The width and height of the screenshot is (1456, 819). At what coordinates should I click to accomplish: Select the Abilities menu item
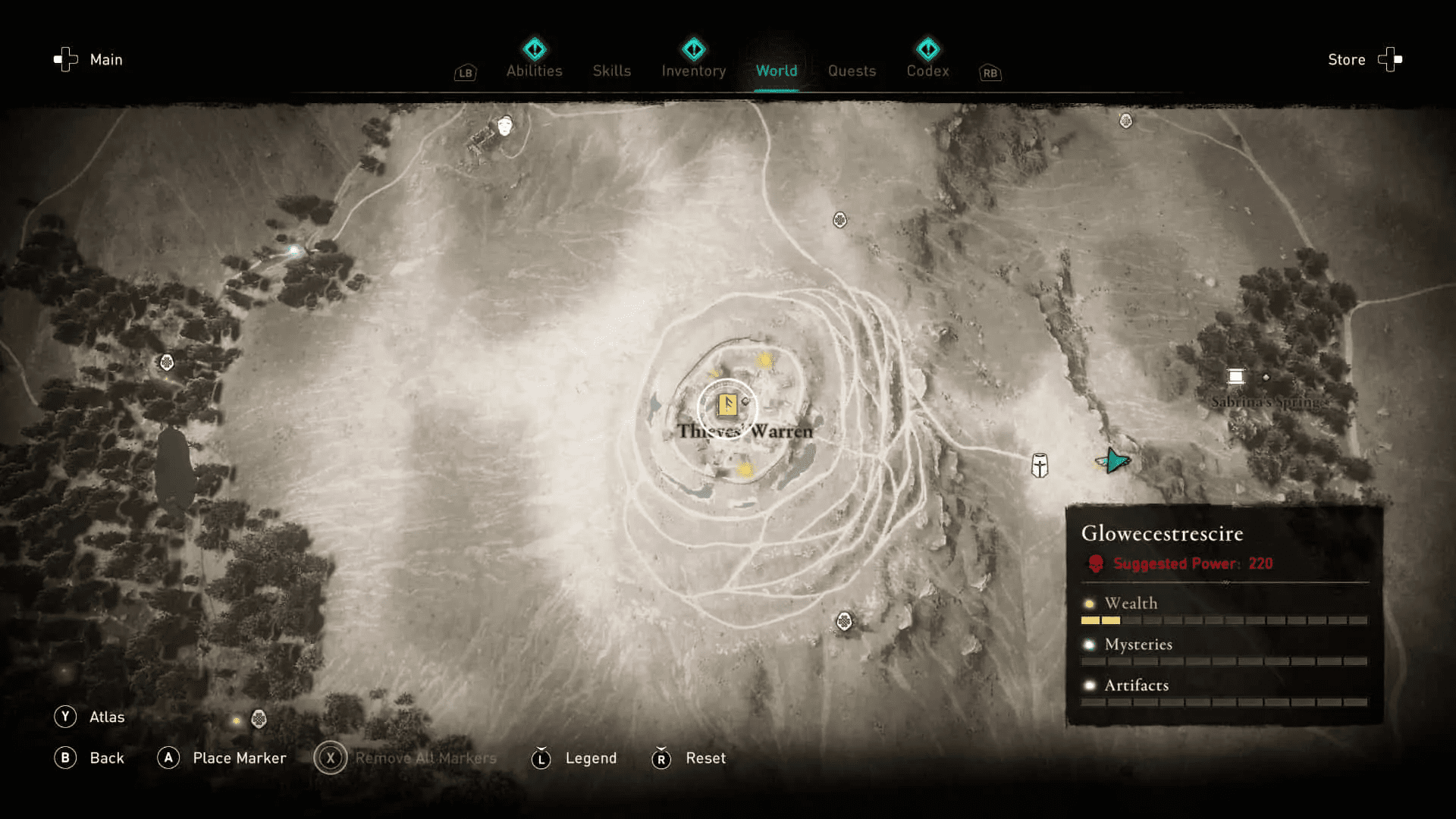tap(534, 71)
